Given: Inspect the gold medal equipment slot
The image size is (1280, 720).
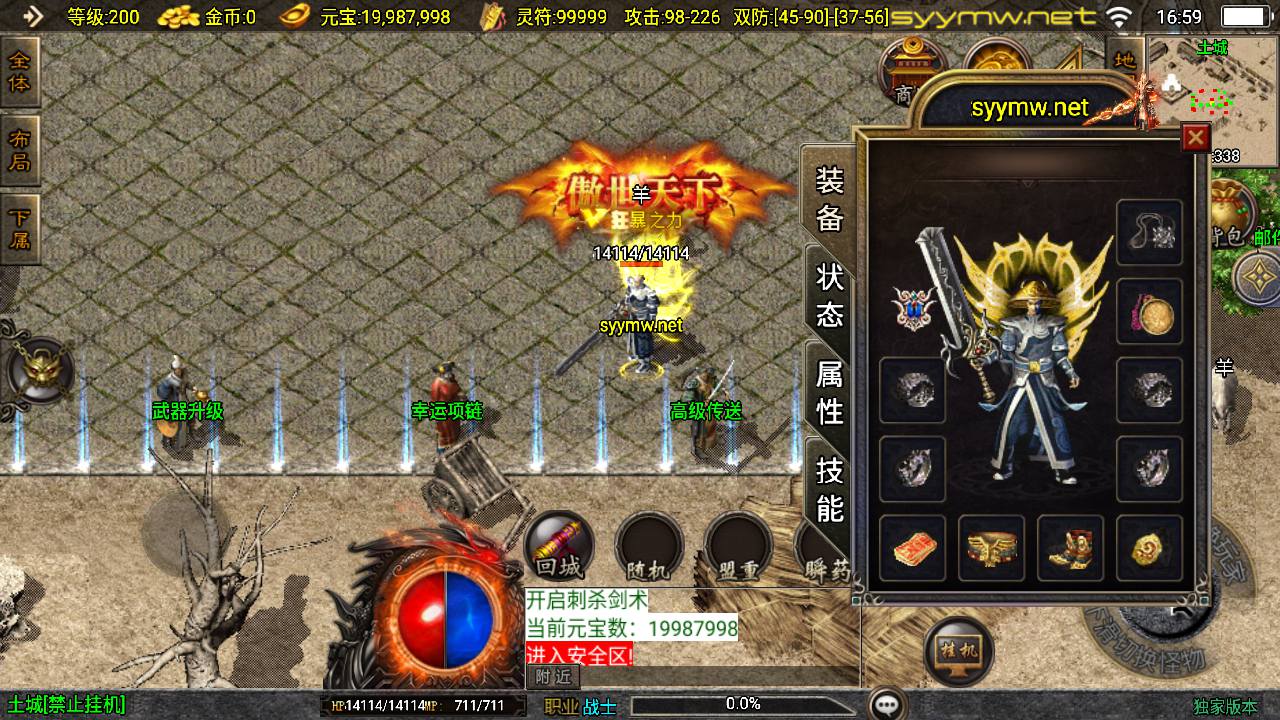Looking at the screenshot, I should coord(1149,312).
